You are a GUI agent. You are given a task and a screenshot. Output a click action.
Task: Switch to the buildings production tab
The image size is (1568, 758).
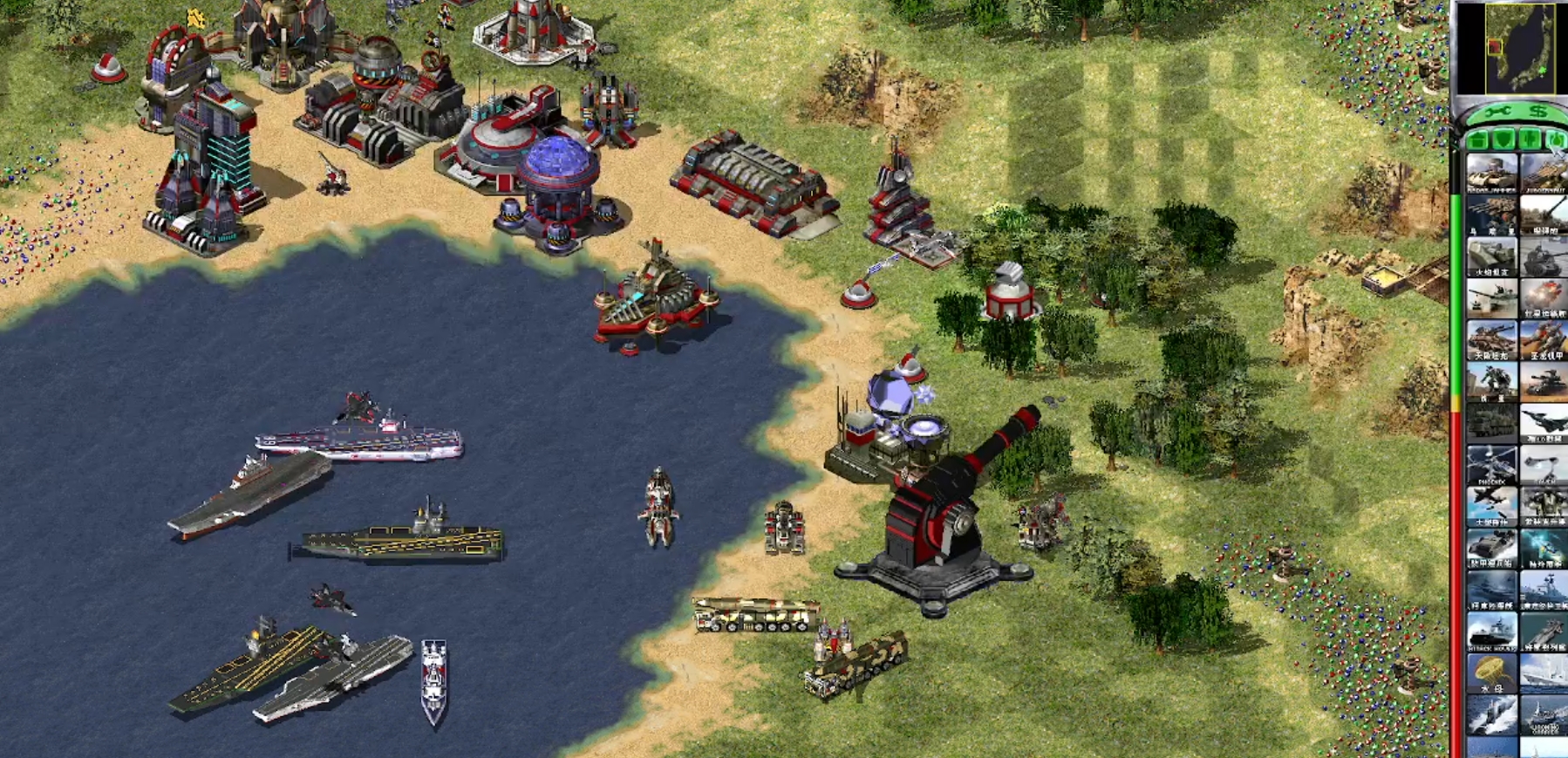1477,140
